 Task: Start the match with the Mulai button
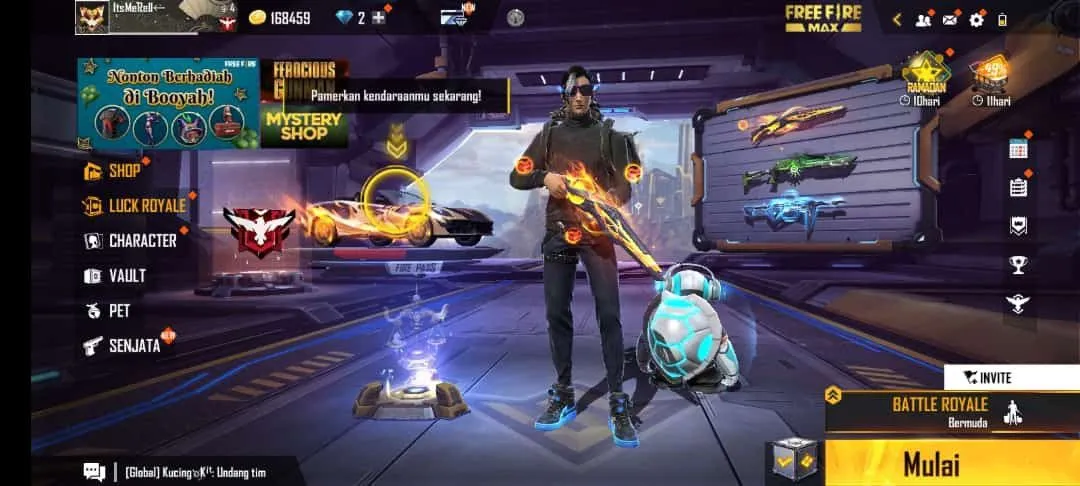click(930, 464)
